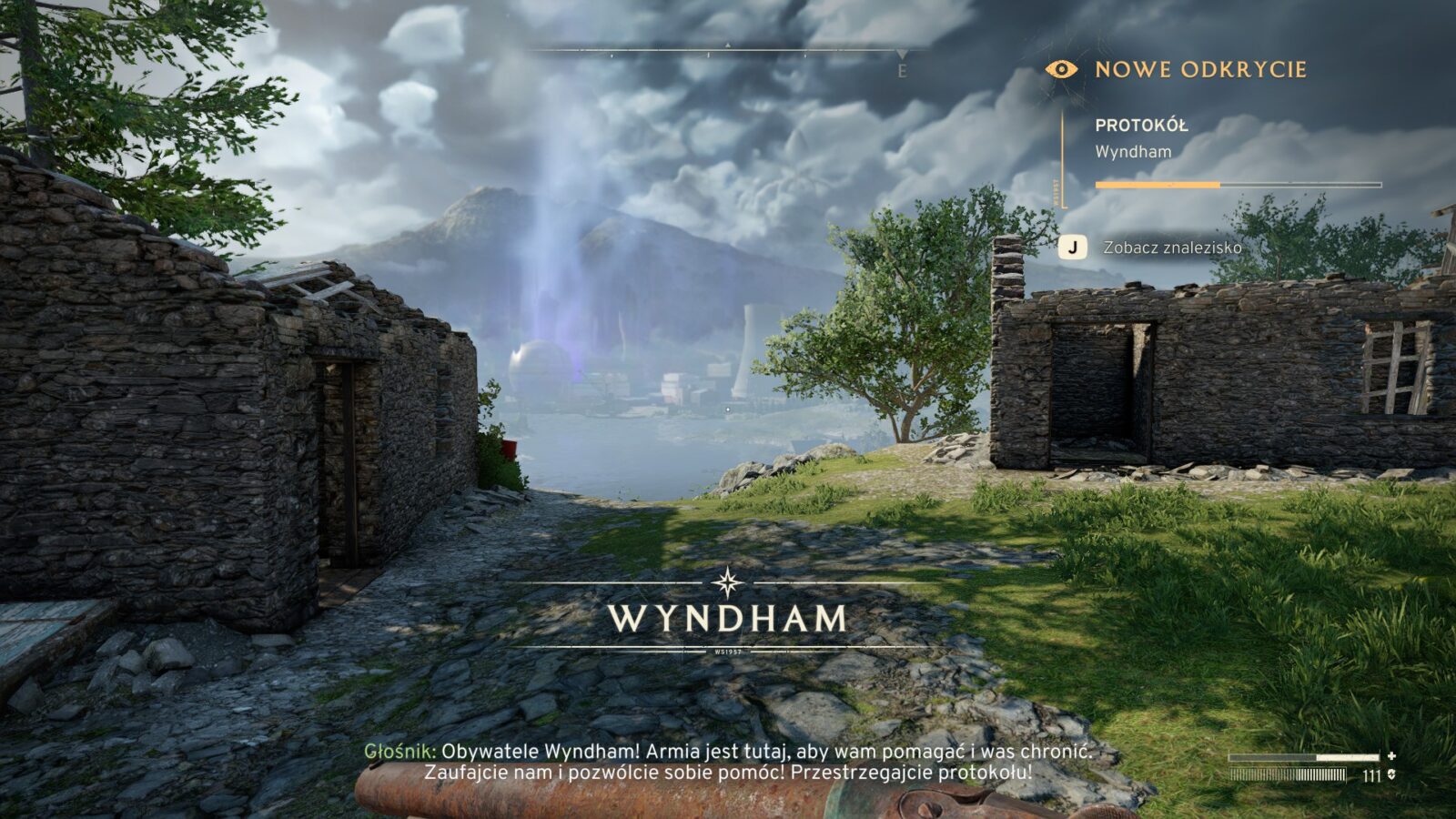Click the compass strip at the top
This screenshot has width=1456, height=819.
[x=728, y=52]
